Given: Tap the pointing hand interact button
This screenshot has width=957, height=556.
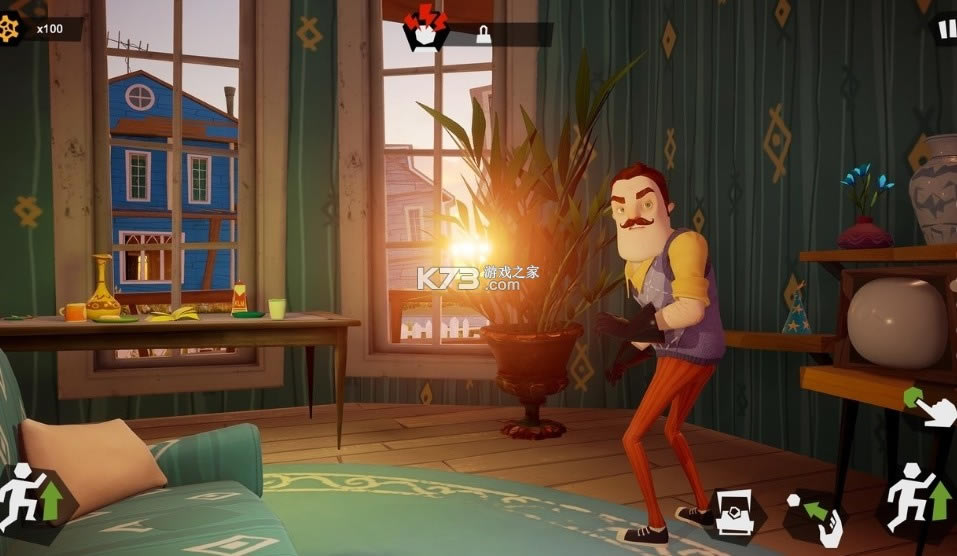Looking at the screenshot, I should pyautogui.click(x=931, y=407).
